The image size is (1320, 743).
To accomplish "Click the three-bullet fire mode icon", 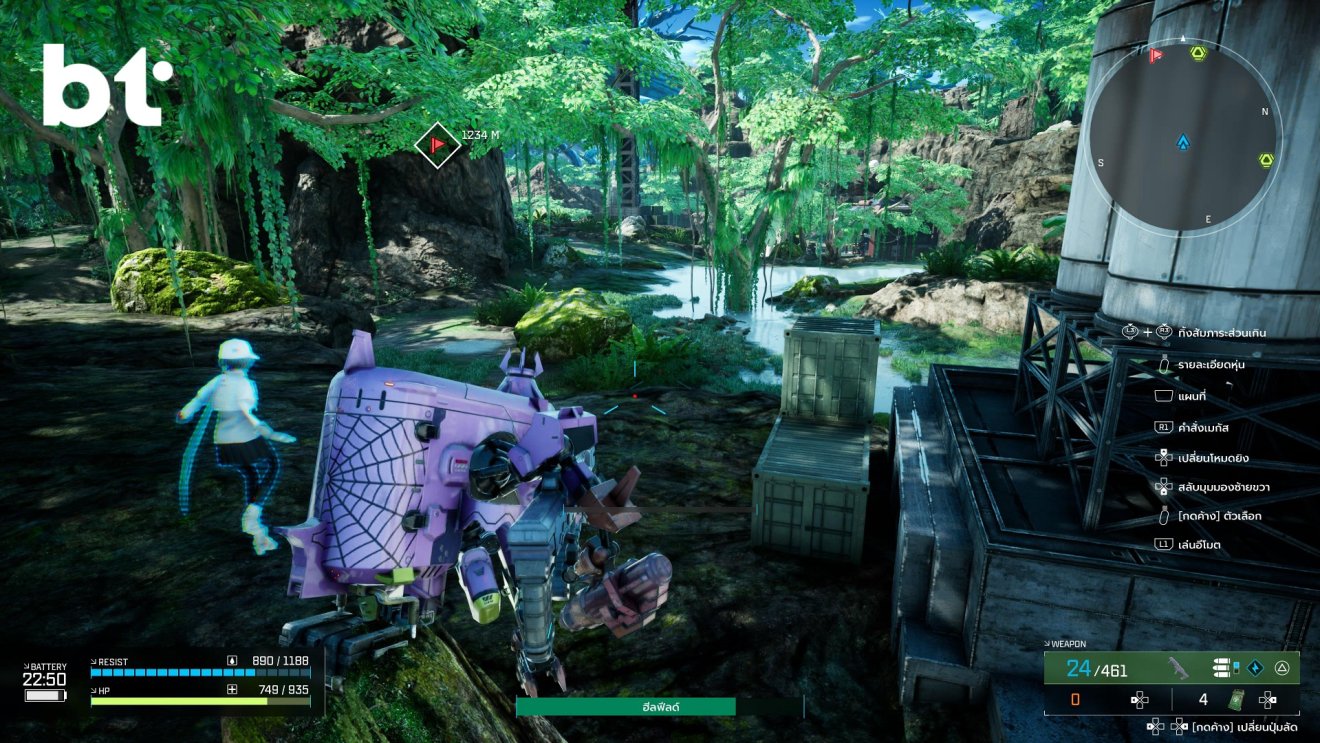I will click(1224, 668).
